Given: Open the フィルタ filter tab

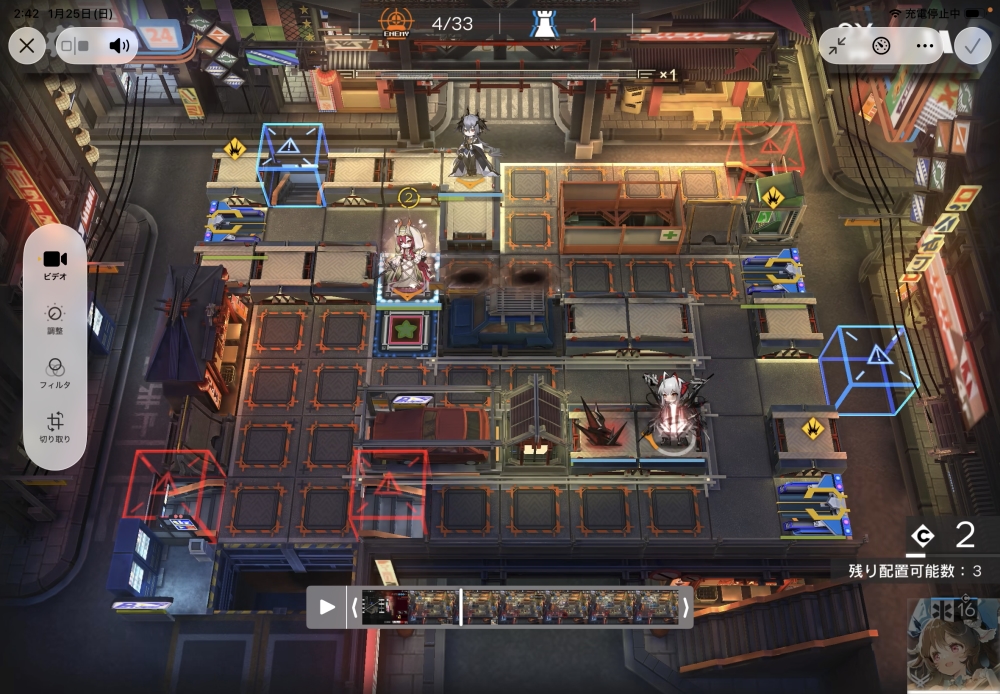Looking at the screenshot, I should [55, 374].
